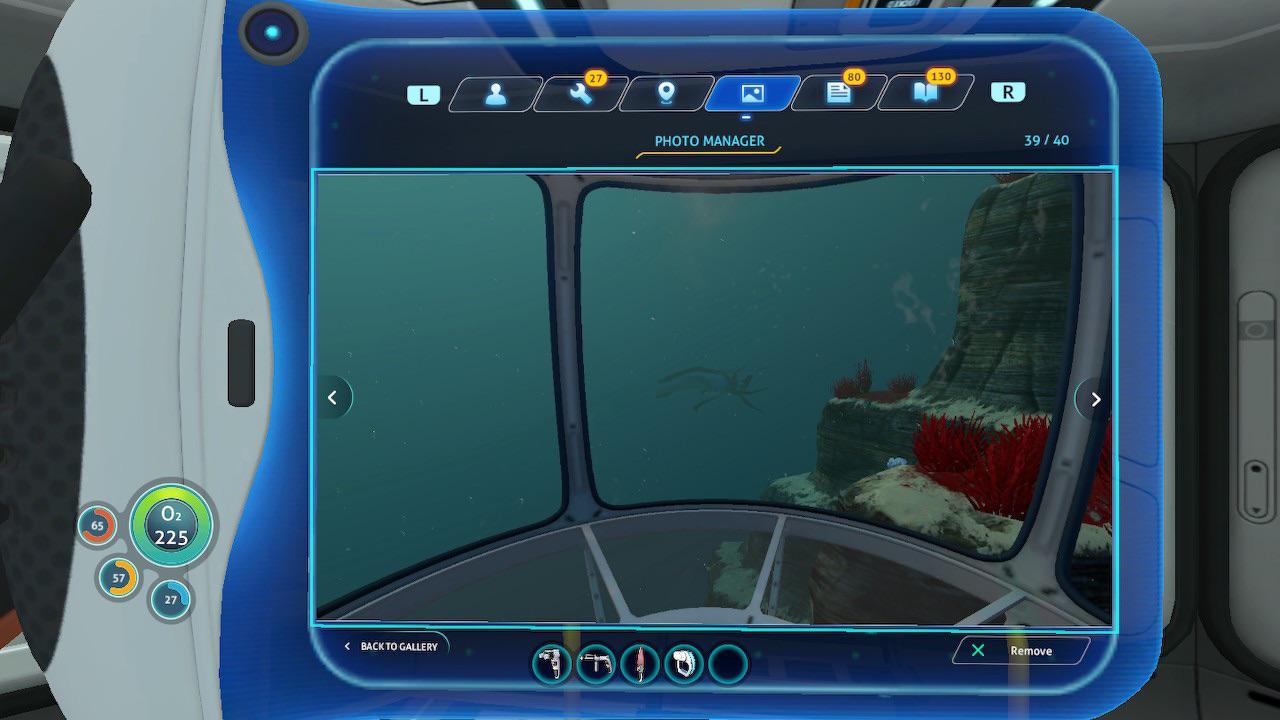Viewport: 1280px width, 720px height.
Task: Click the location pin beacon icon
Action: point(664,93)
